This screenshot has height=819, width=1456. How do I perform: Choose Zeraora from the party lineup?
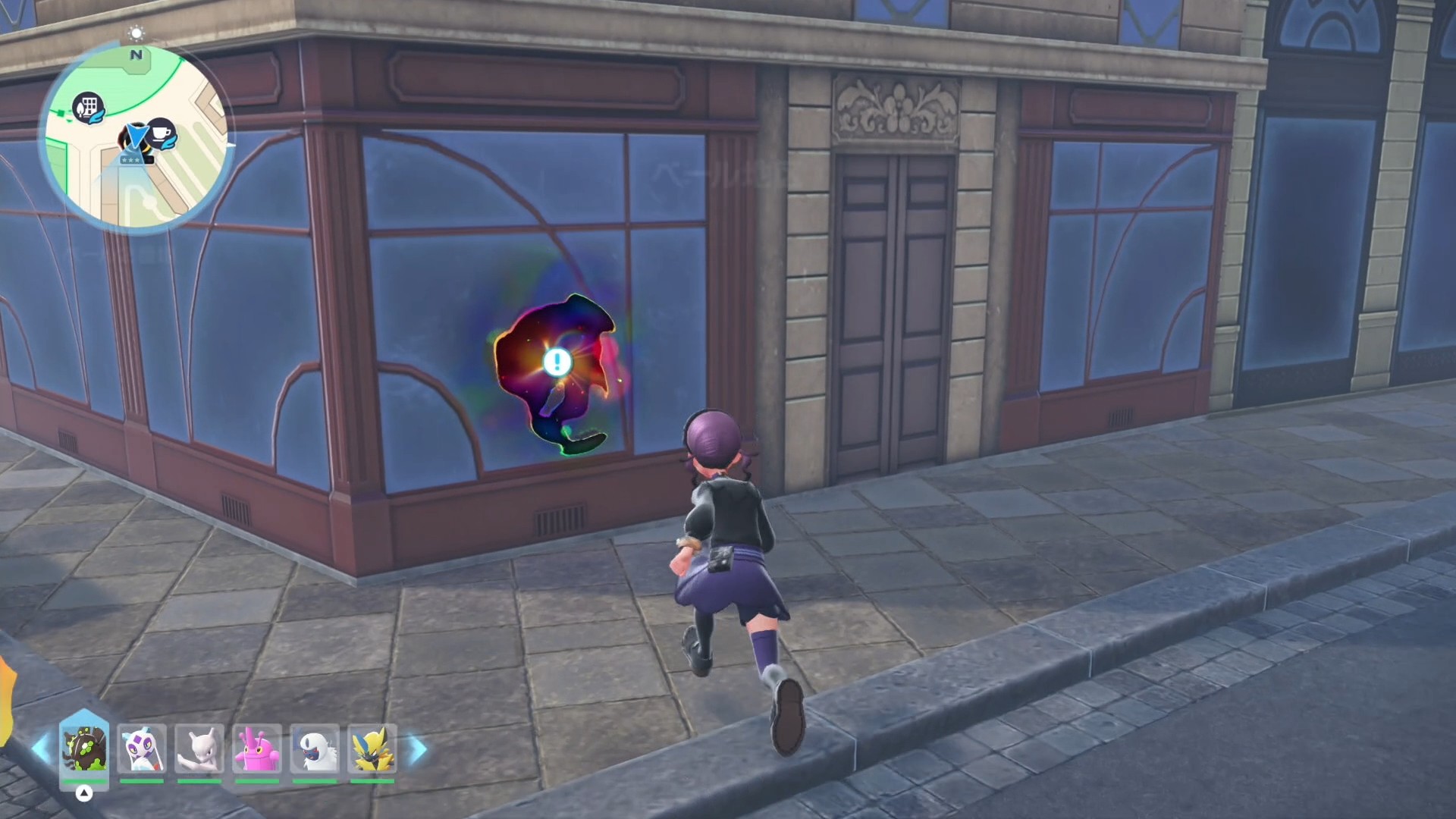(372, 749)
